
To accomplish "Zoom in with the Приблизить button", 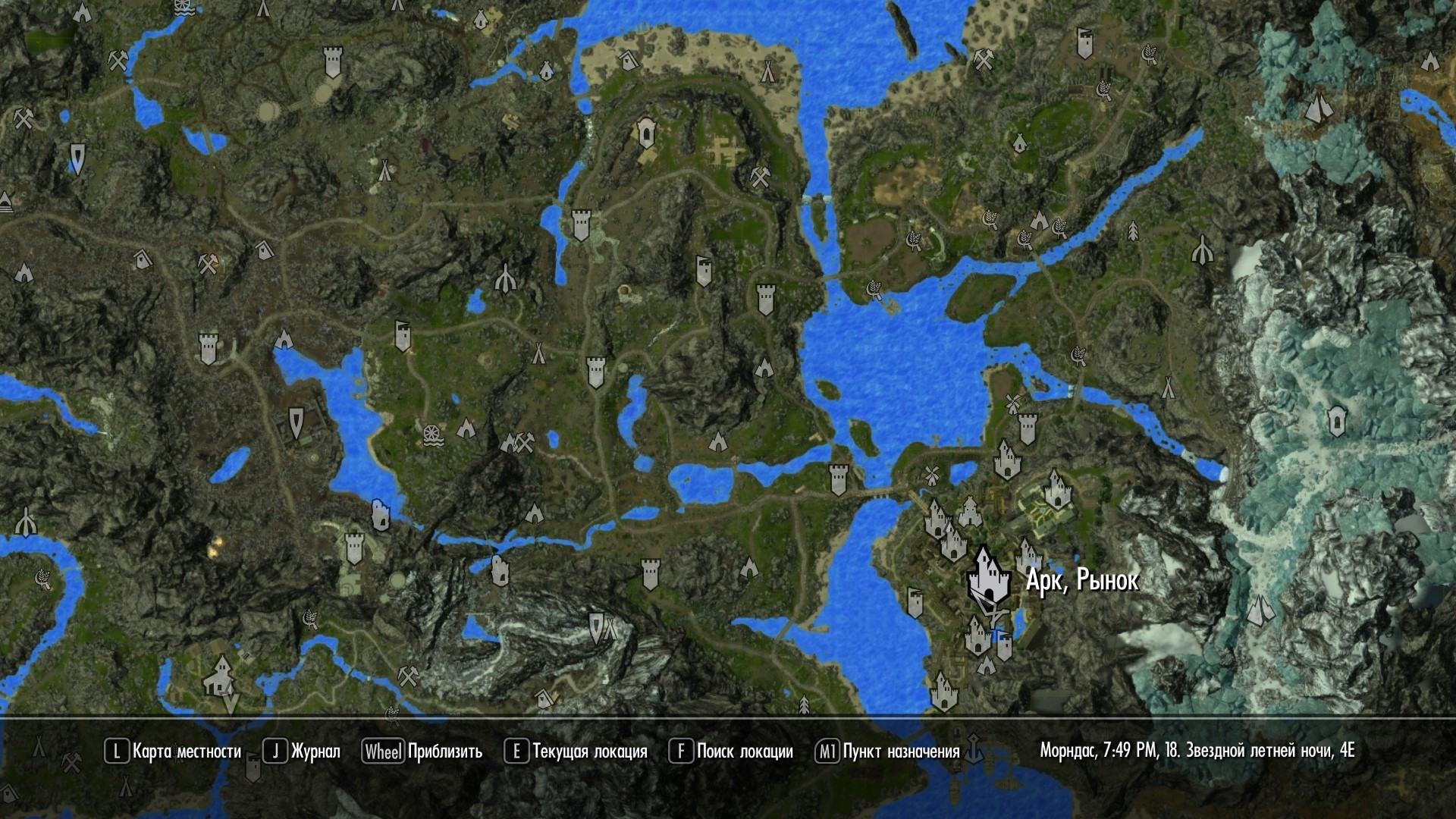I will [x=422, y=752].
